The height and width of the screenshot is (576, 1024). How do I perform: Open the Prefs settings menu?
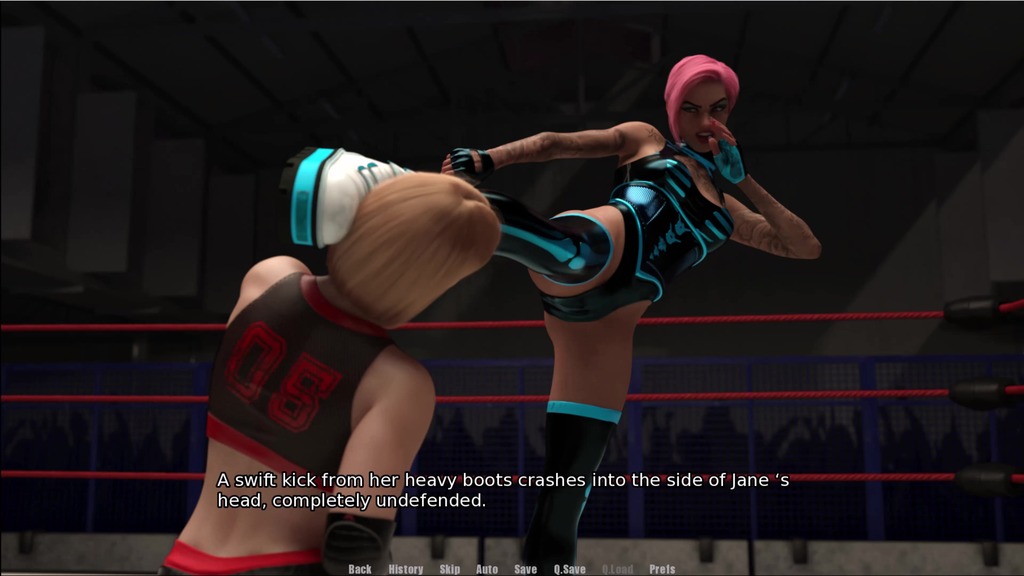coord(662,569)
